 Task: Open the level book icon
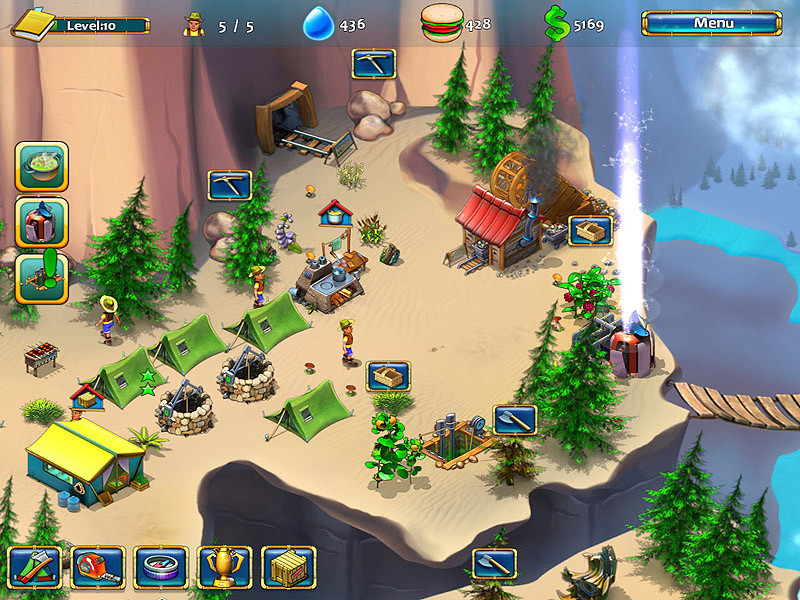(x=32, y=23)
